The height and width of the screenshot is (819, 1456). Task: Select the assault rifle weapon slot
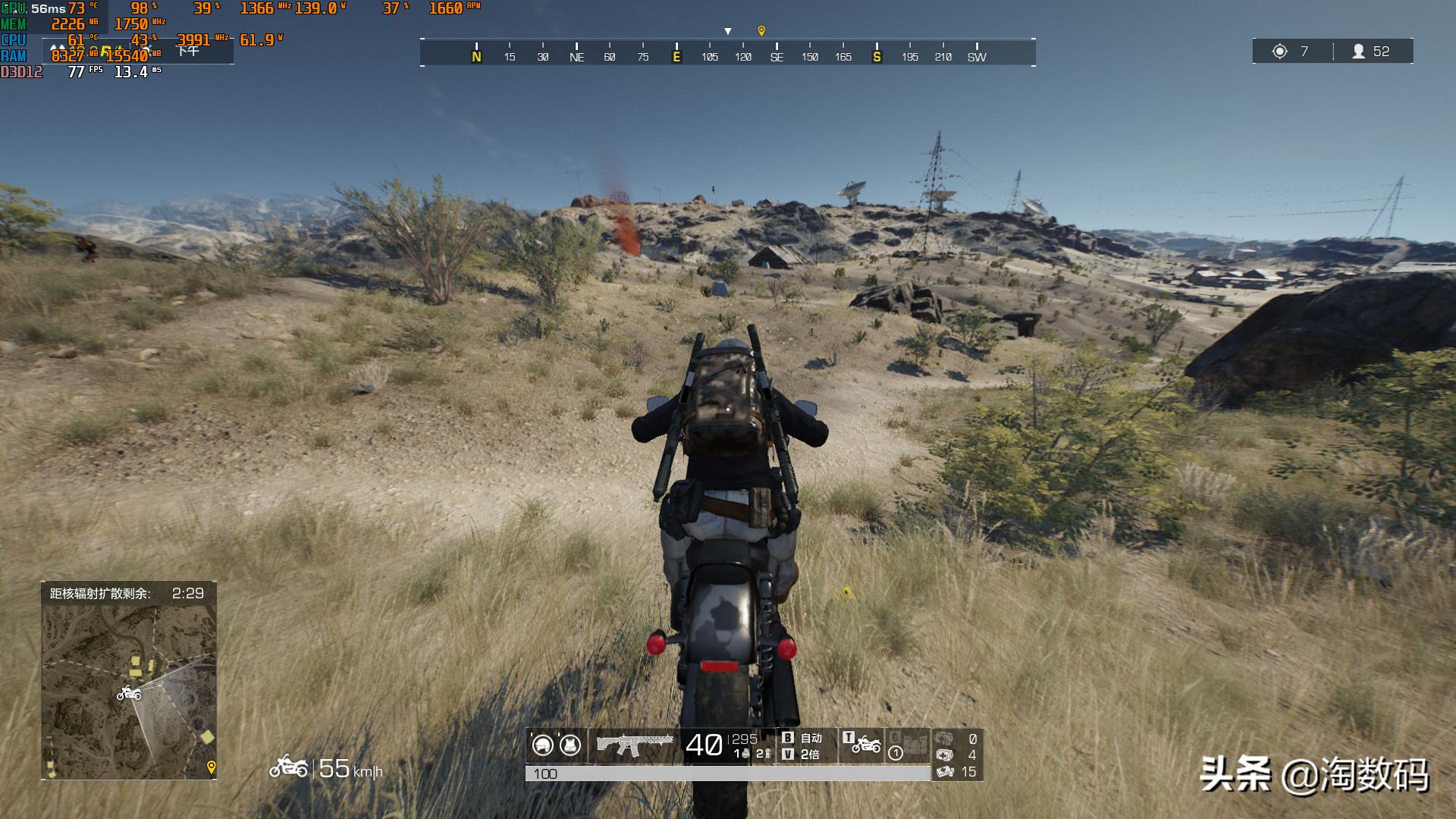pos(635,745)
